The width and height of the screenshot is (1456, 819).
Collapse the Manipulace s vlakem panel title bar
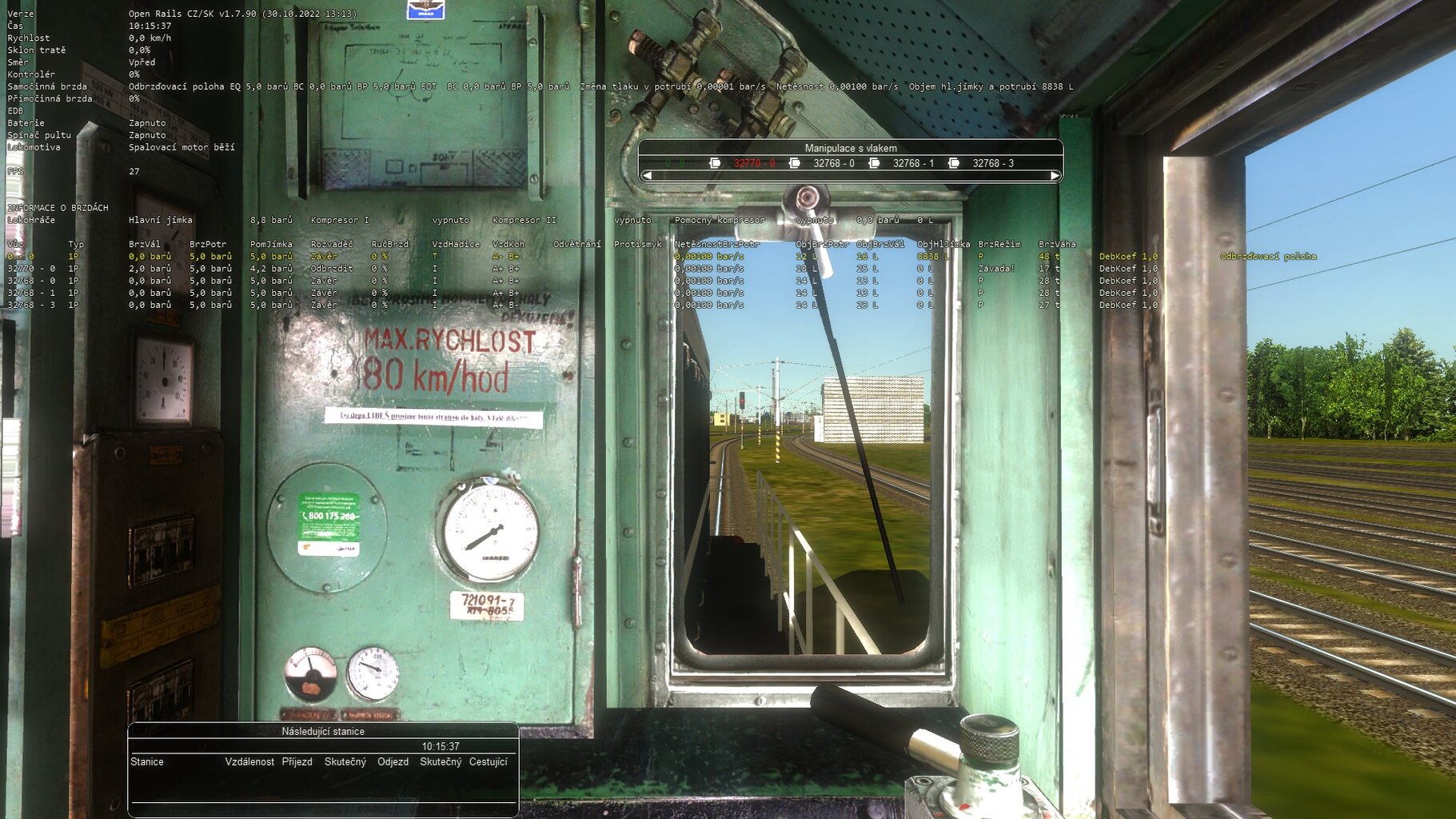click(852, 148)
